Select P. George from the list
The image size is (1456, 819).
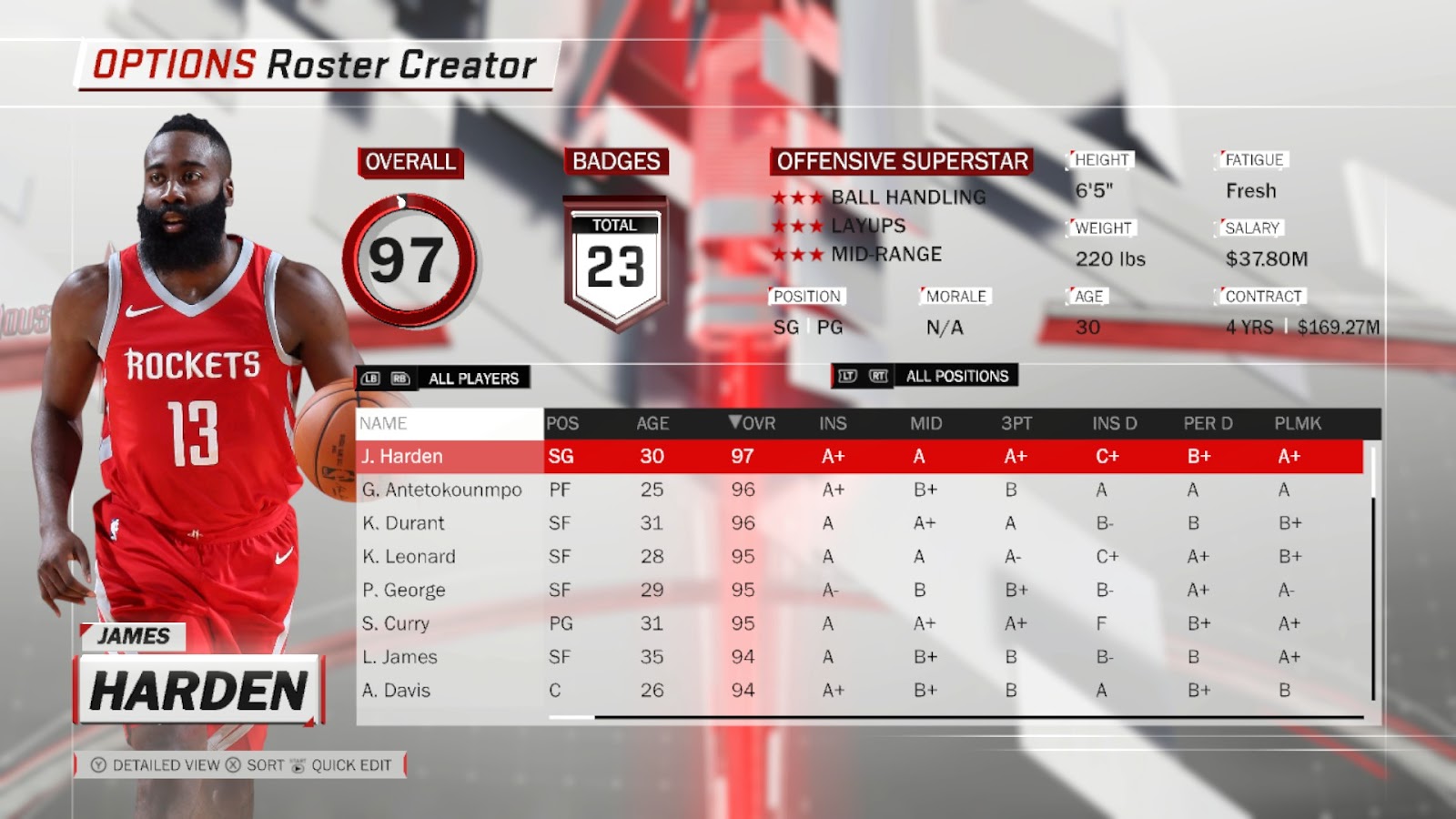(403, 591)
